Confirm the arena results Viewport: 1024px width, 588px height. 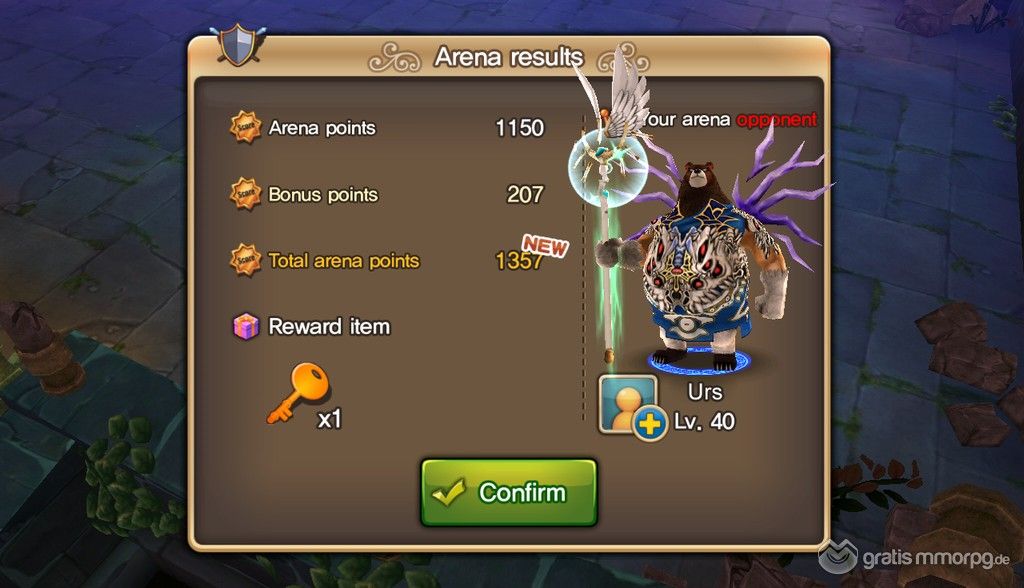(x=508, y=492)
